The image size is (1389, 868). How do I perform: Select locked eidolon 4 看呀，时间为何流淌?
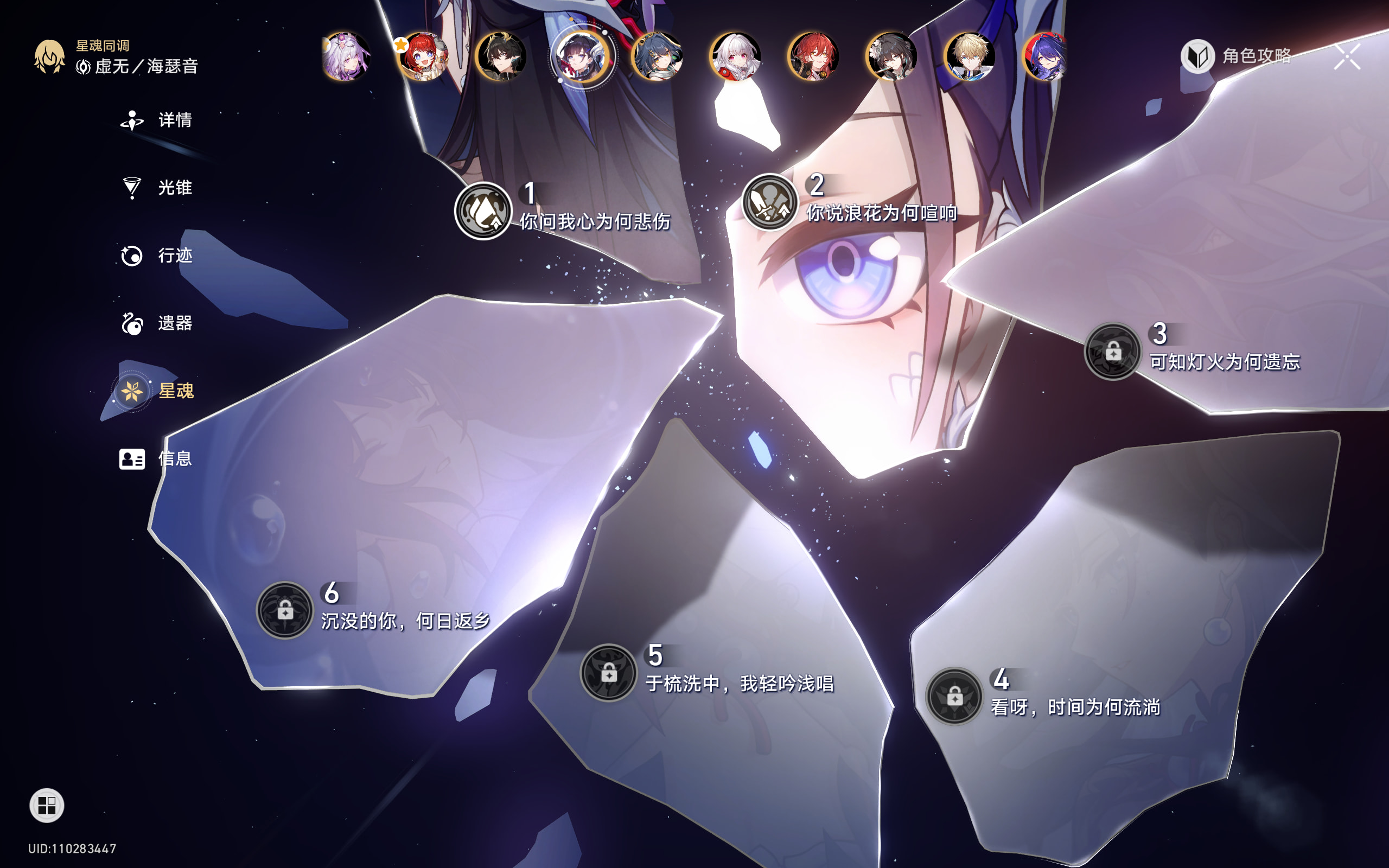[954, 697]
